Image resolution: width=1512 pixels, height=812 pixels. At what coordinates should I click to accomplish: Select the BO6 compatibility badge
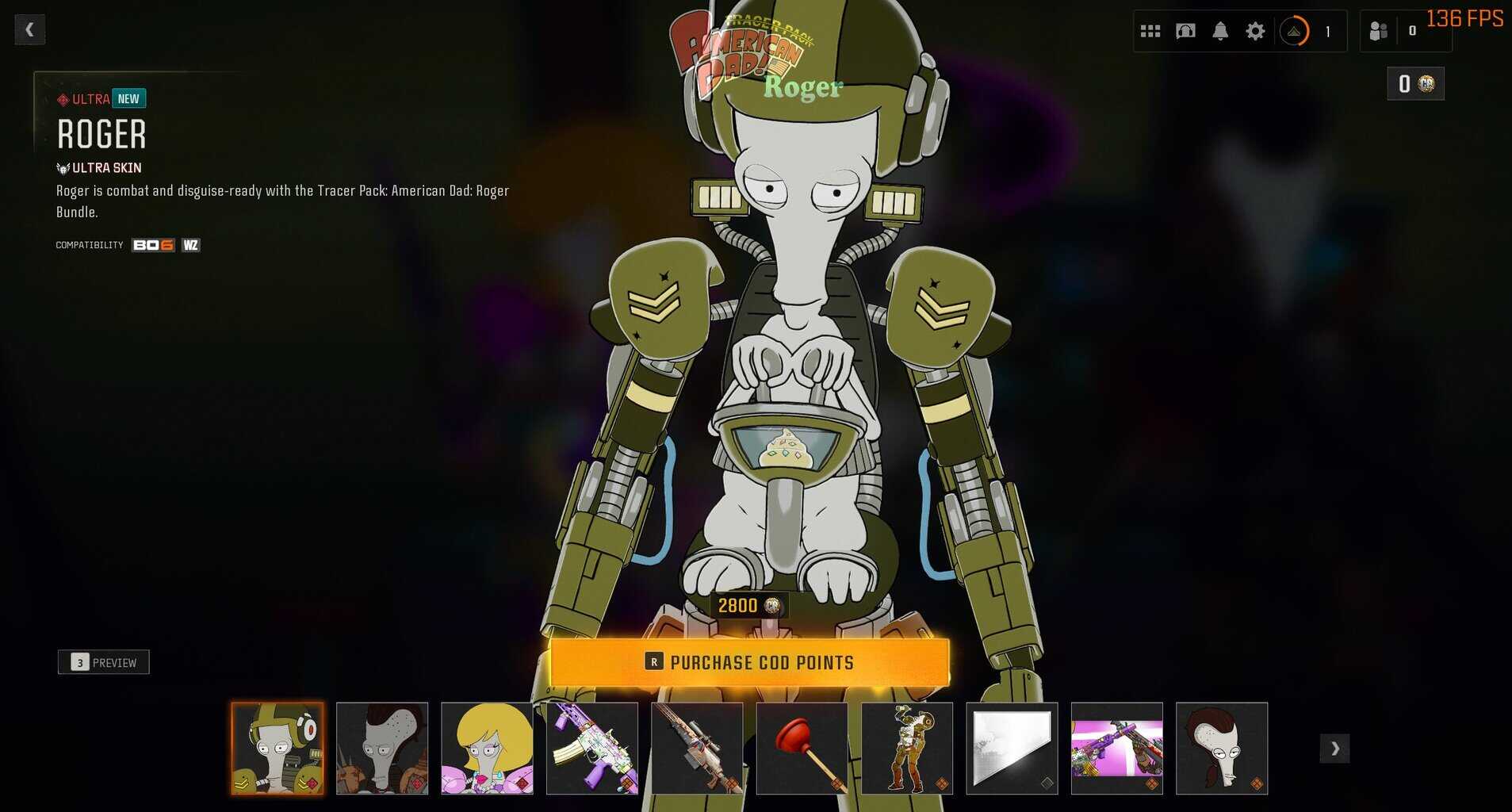click(x=151, y=245)
